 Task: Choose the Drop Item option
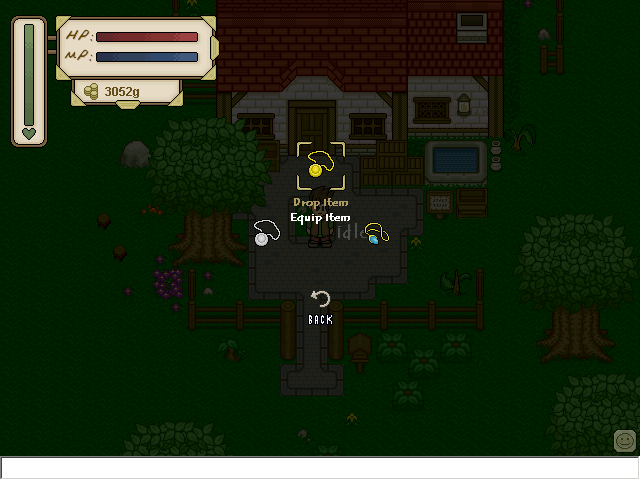pos(320,203)
